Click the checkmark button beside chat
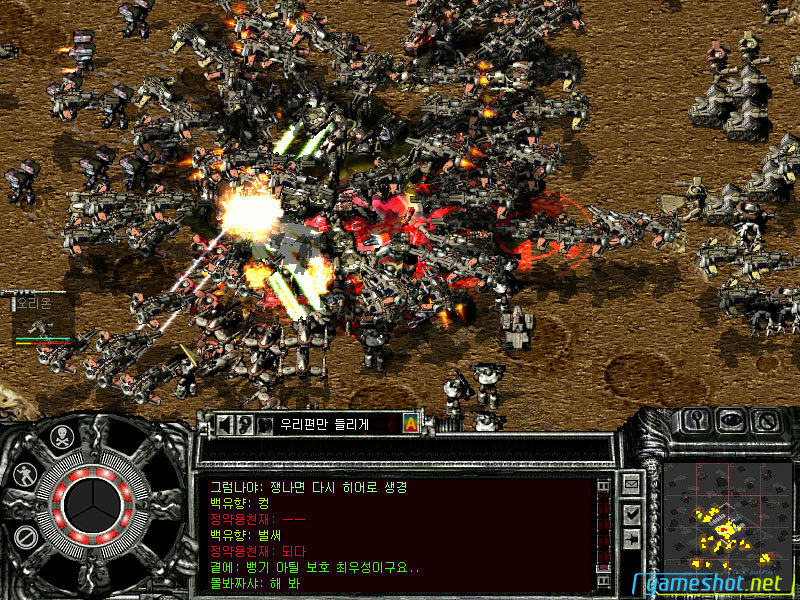This screenshot has width=800, height=600. pyautogui.click(x=631, y=512)
